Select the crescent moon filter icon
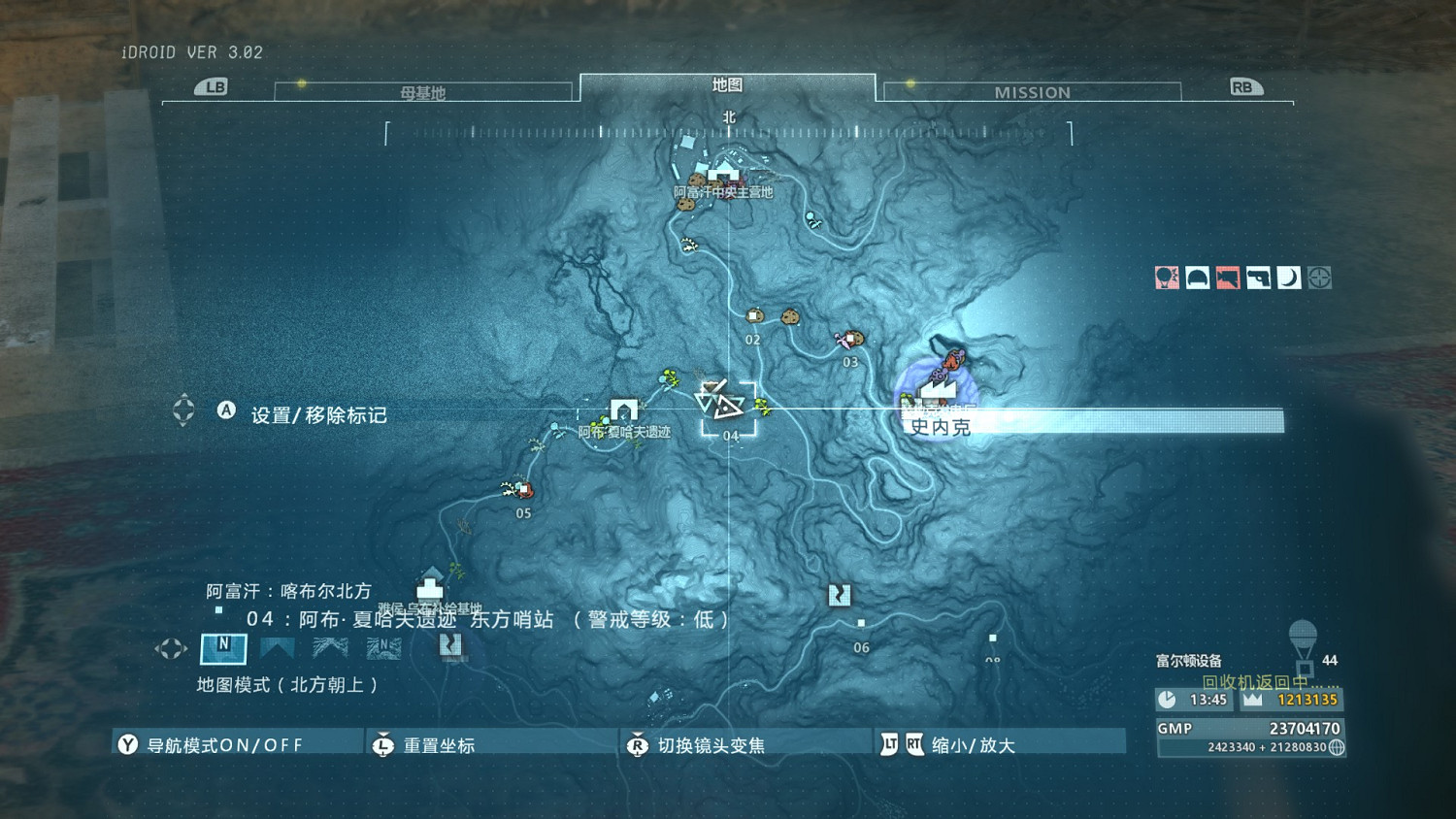This screenshot has width=1456, height=819. coord(1288,278)
